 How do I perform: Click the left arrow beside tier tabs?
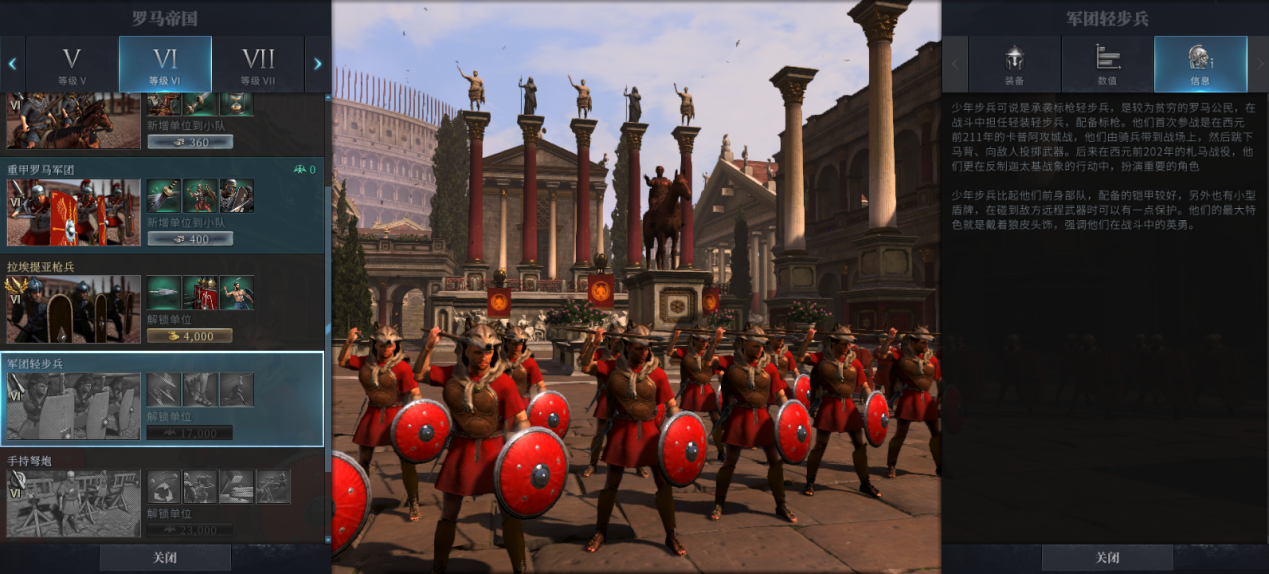(x=12, y=64)
